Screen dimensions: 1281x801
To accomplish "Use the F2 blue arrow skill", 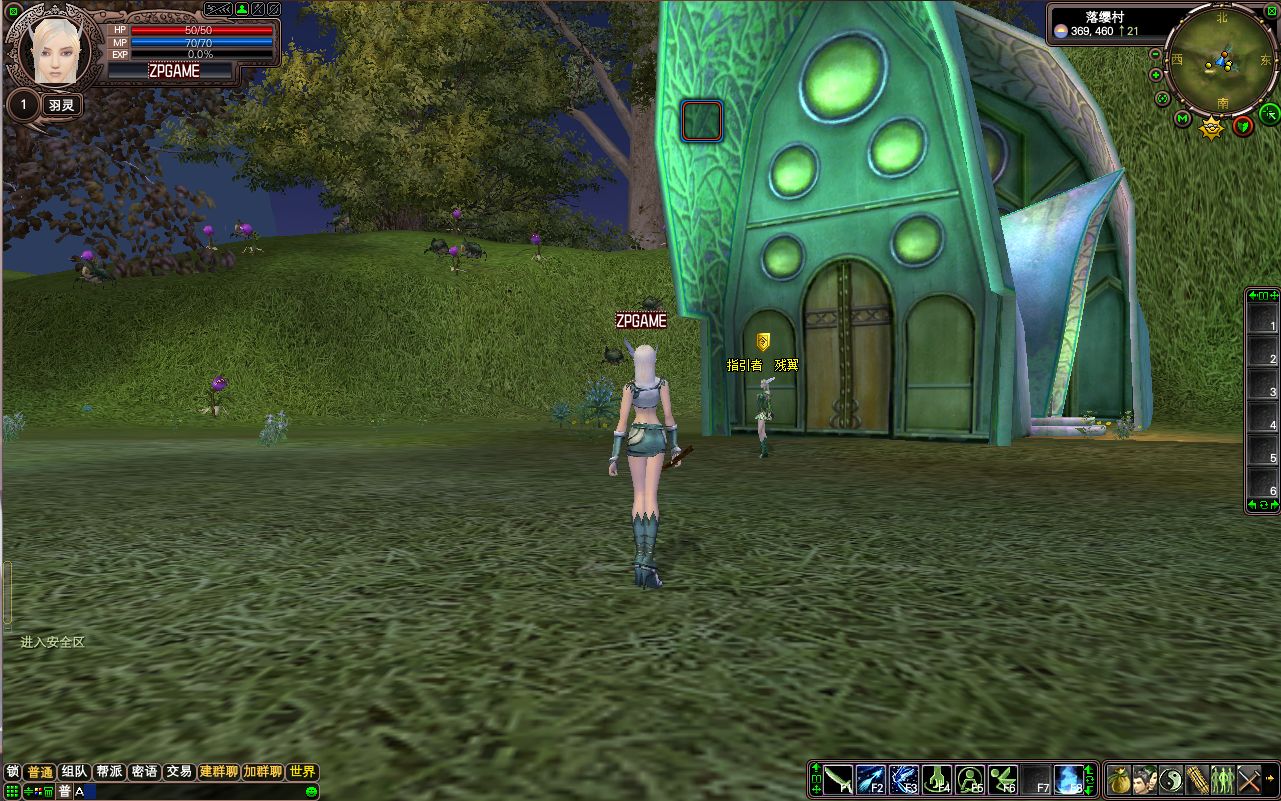I will coord(871,779).
